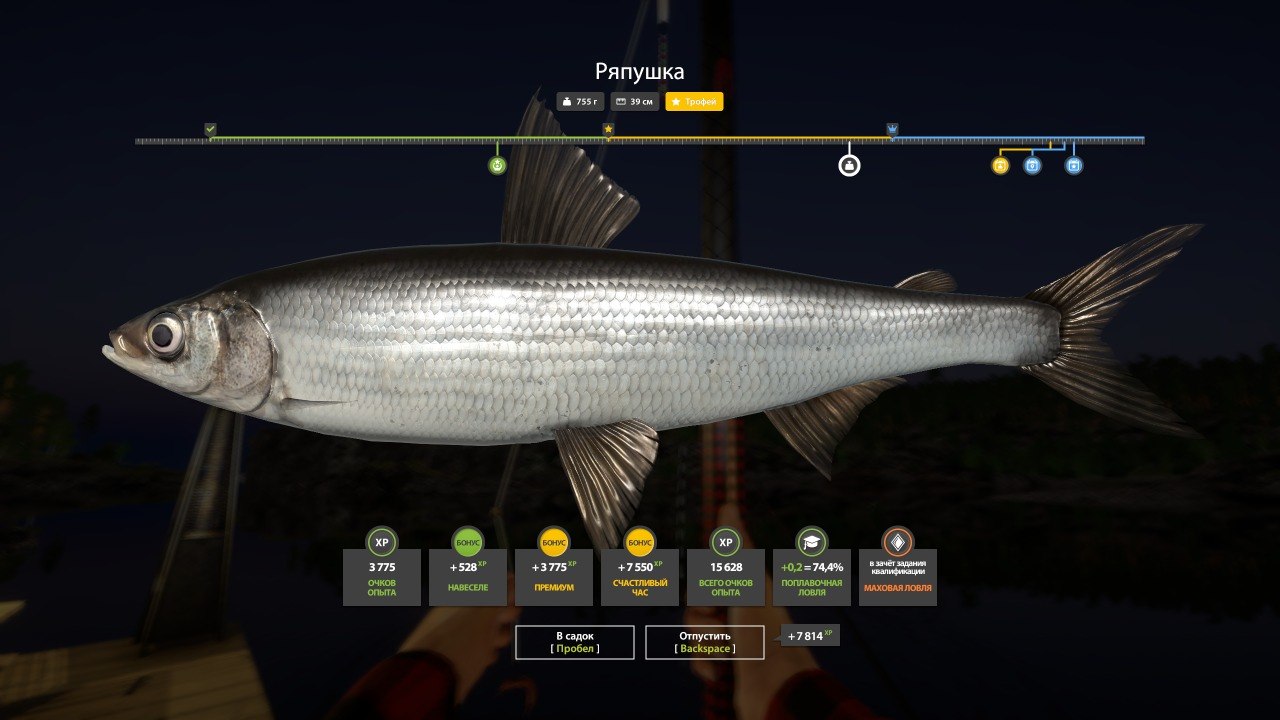Click the yellow circular record marker
Screen dimensions: 1280x720
click(x=1000, y=165)
